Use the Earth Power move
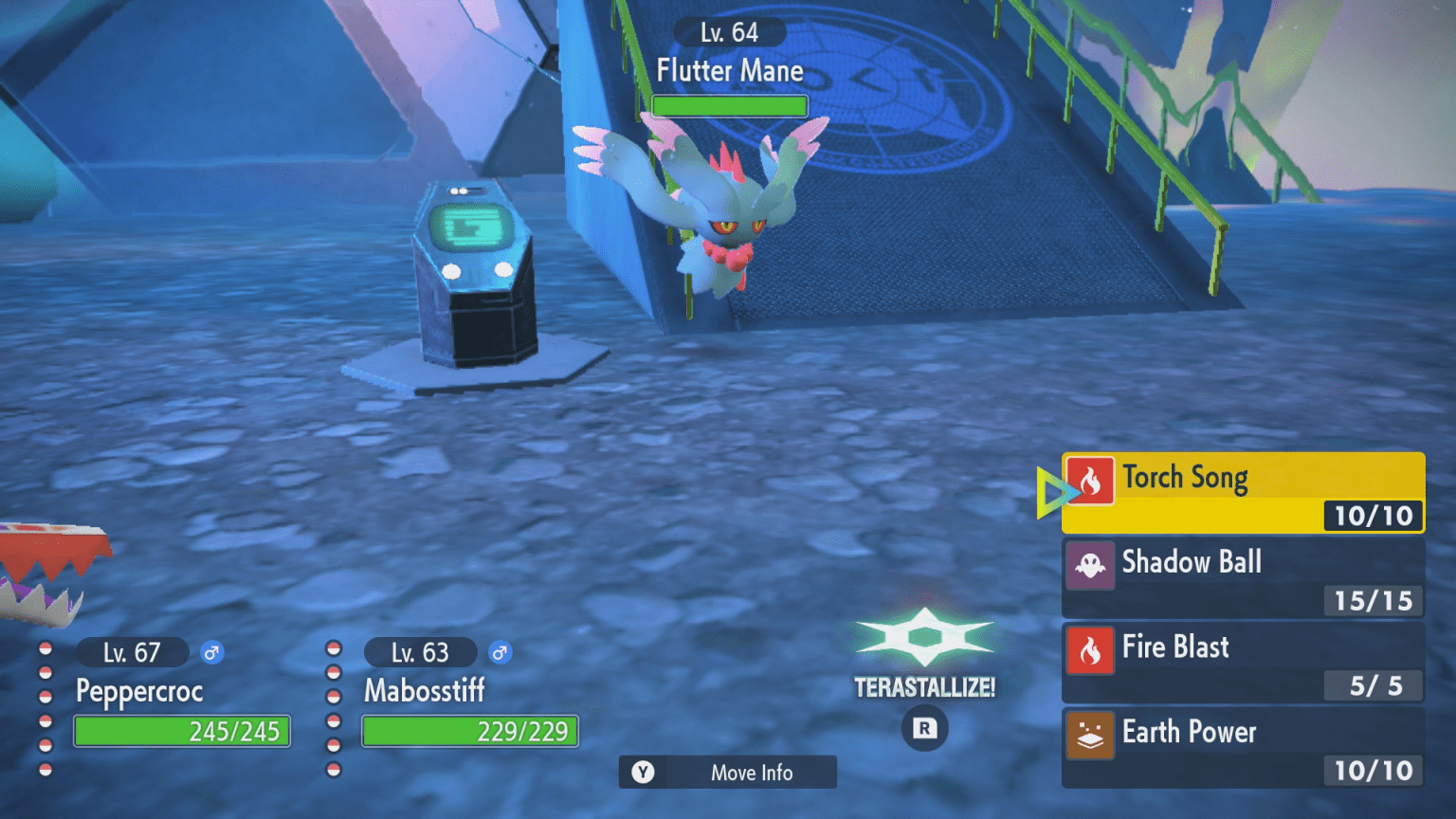 pos(1242,747)
